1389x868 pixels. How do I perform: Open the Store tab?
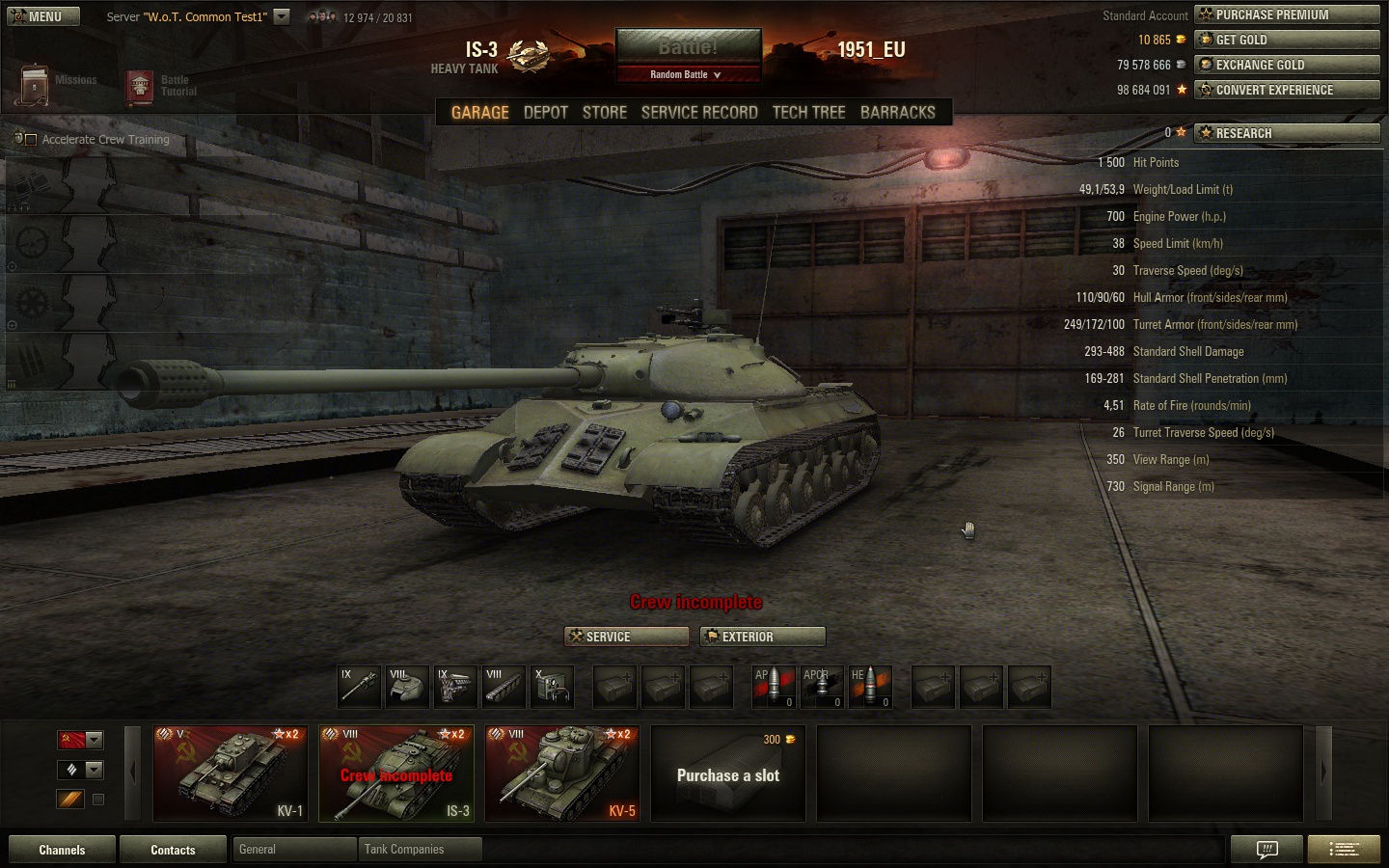(x=604, y=112)
